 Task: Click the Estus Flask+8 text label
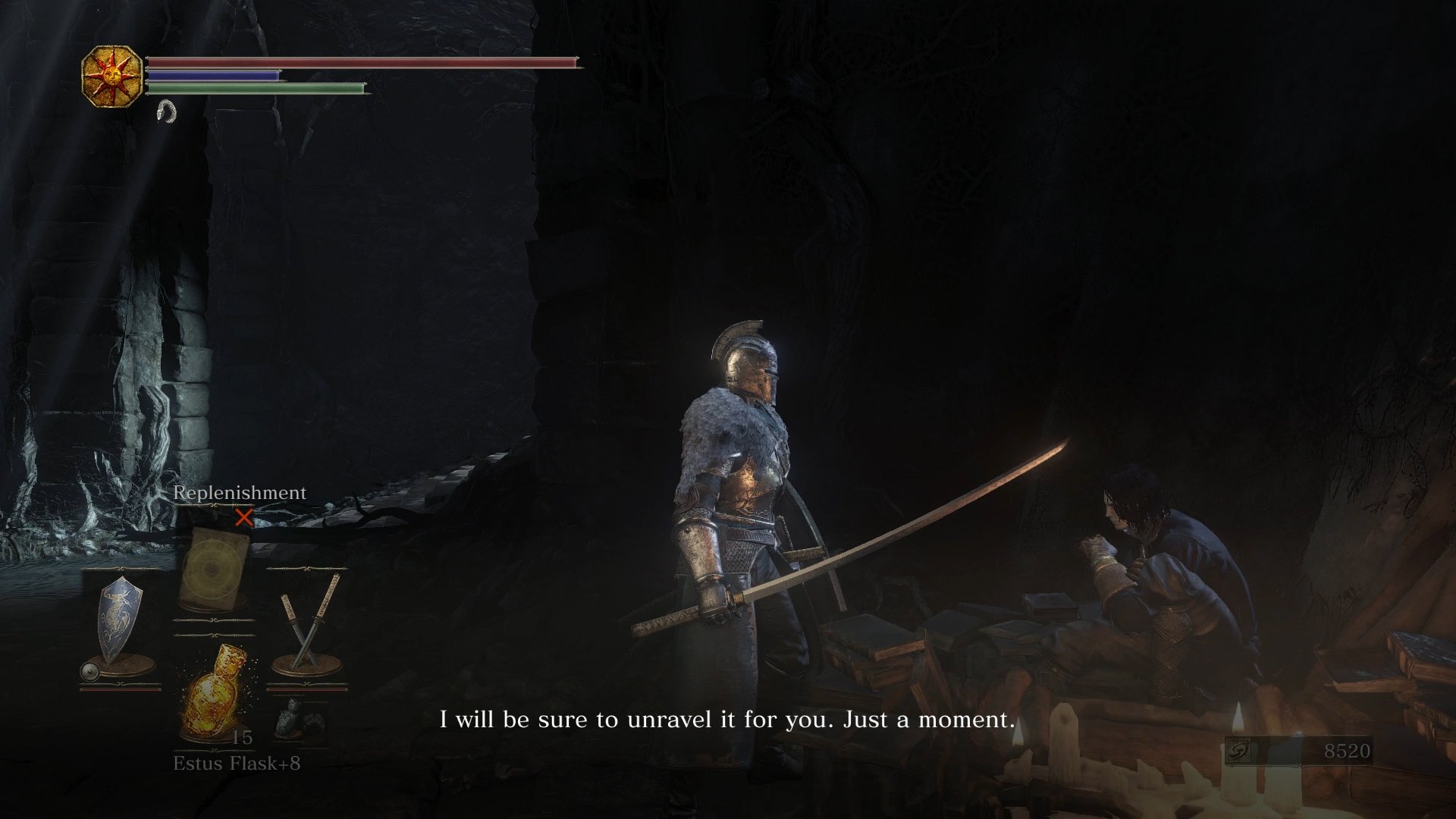point(238,763)
